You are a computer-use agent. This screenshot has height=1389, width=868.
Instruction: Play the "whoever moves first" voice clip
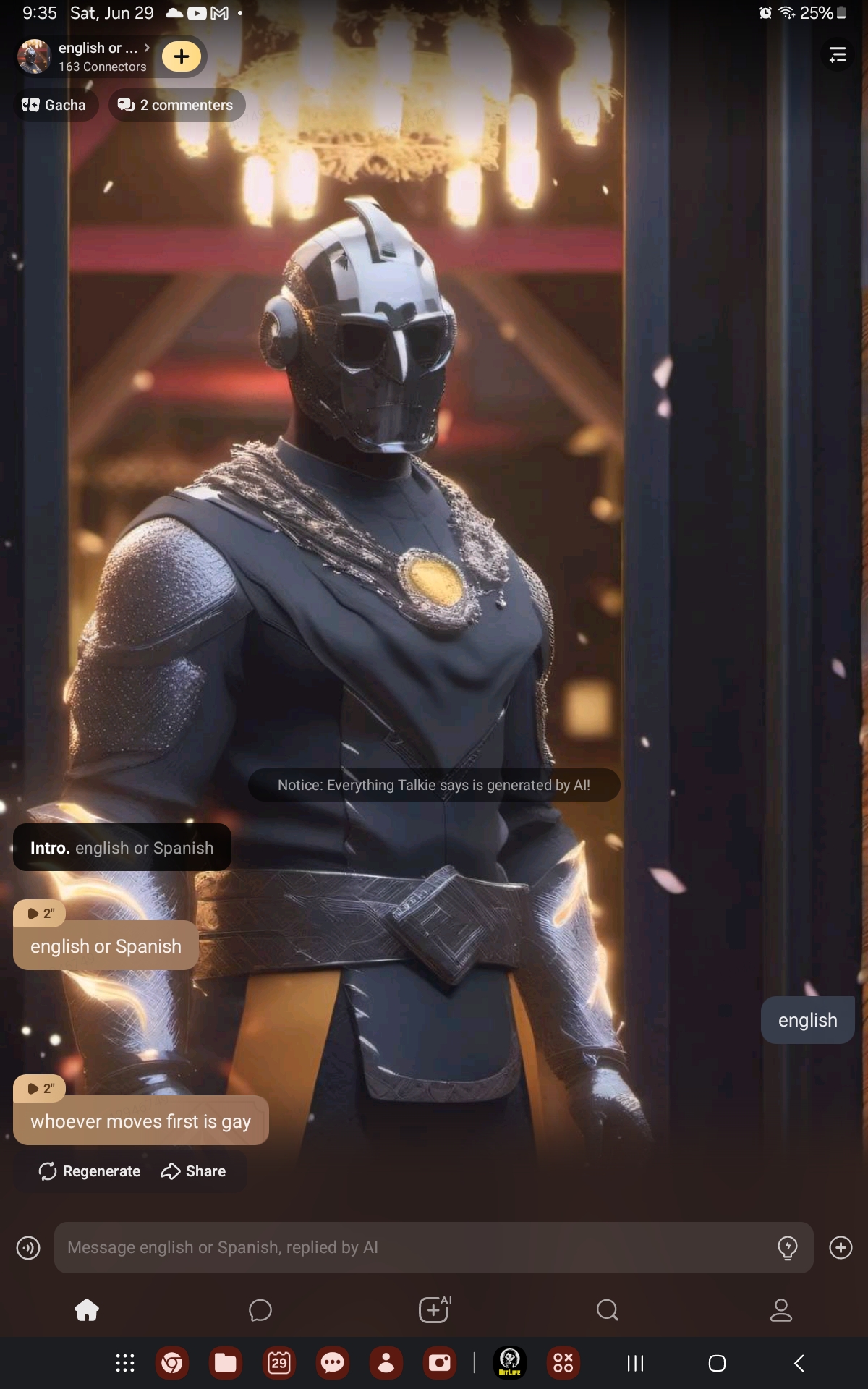40,1089
